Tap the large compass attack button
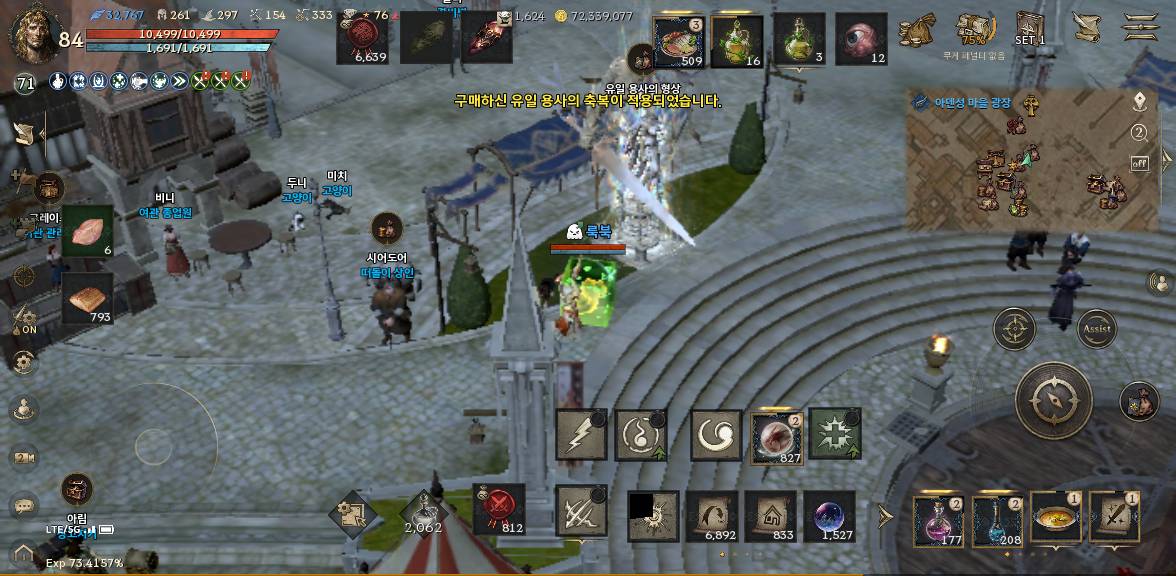Image resolution: width=1176 pixels, height=576 pixels. click(1053, 400)
